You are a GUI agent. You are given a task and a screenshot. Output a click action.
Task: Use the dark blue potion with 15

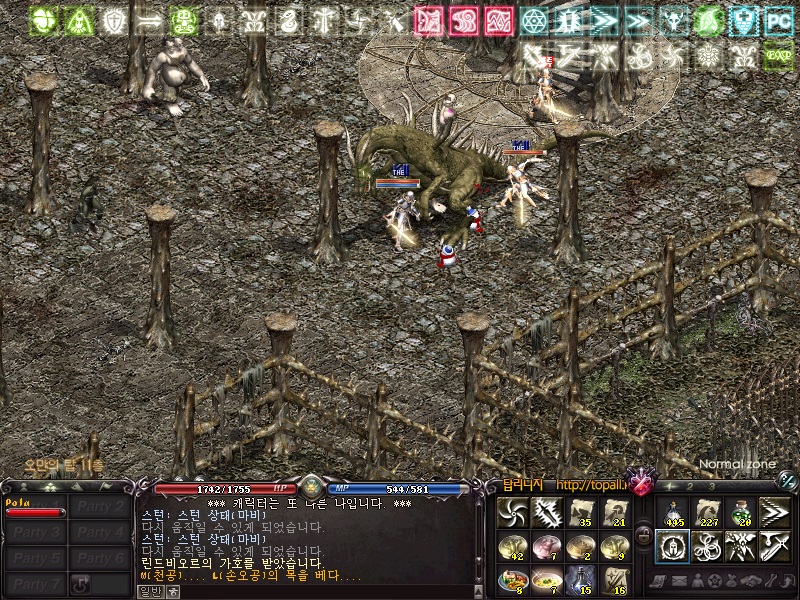(x=580, y=578)
